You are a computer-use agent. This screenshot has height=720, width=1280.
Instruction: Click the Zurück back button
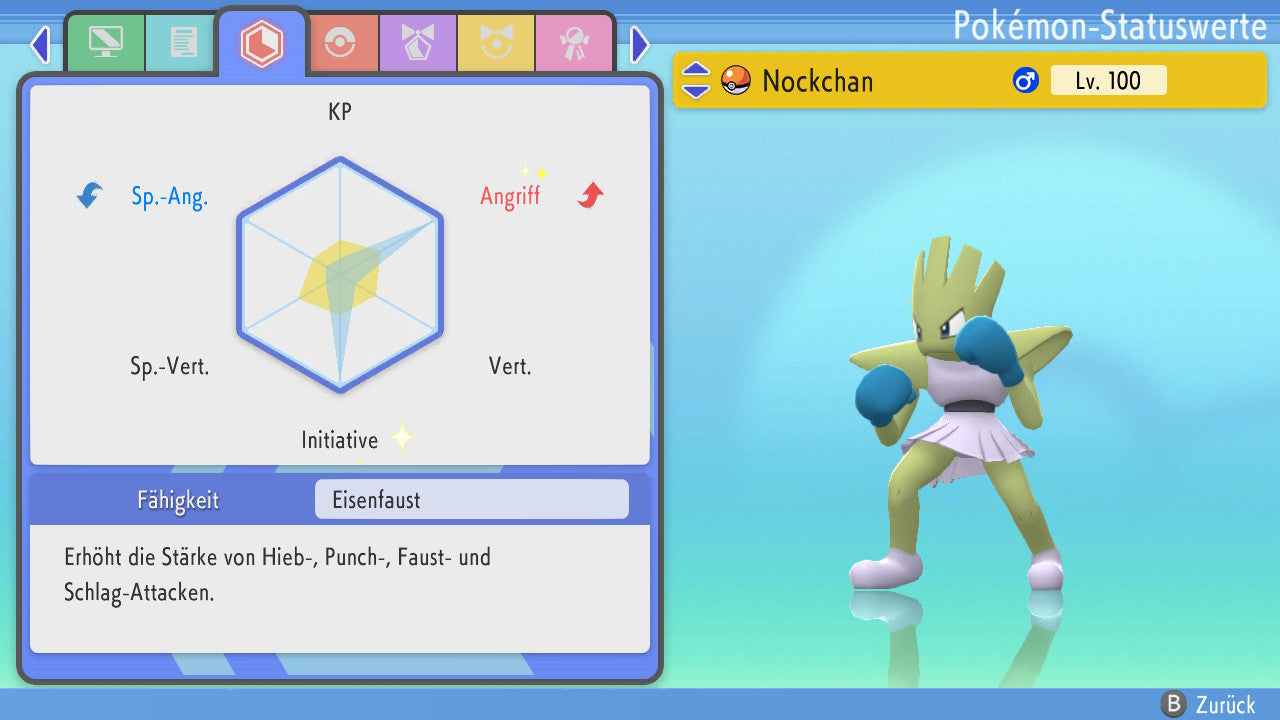click(x=1211, y=704)
